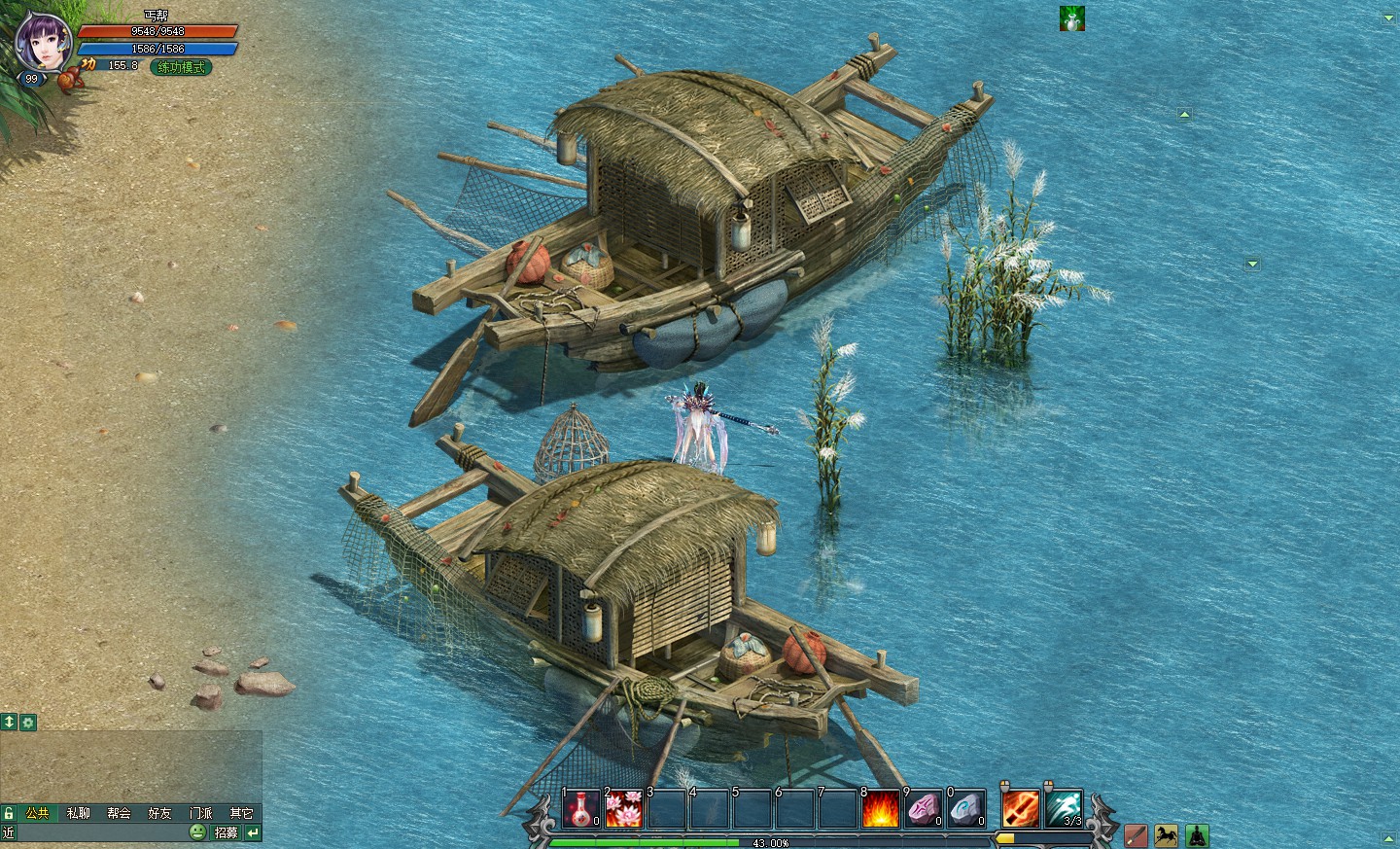Viewport: 1400px width, 849px height.
Task: Open the 帮会 guild chat tab
Action: tap(119, 813)
